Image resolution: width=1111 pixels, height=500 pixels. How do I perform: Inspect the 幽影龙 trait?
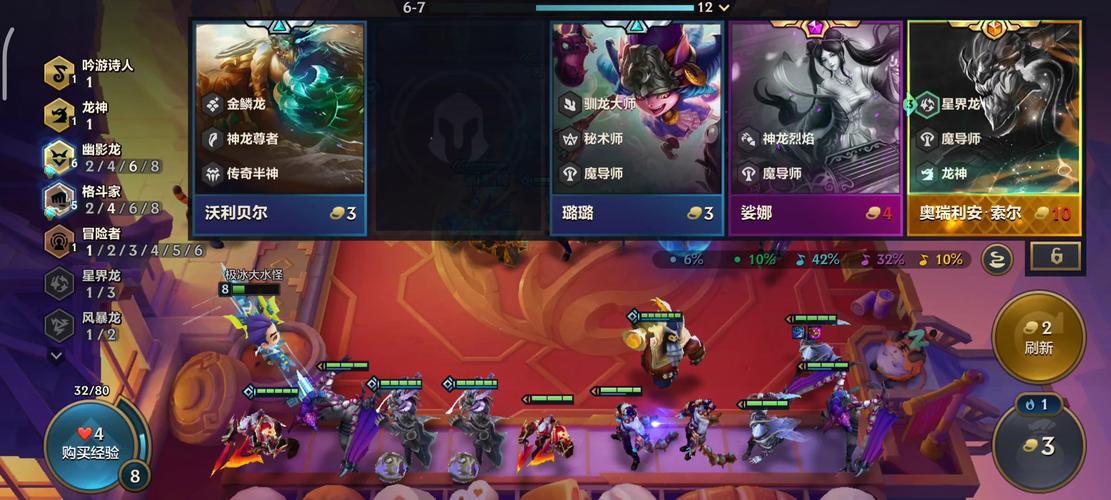[60, 157]
